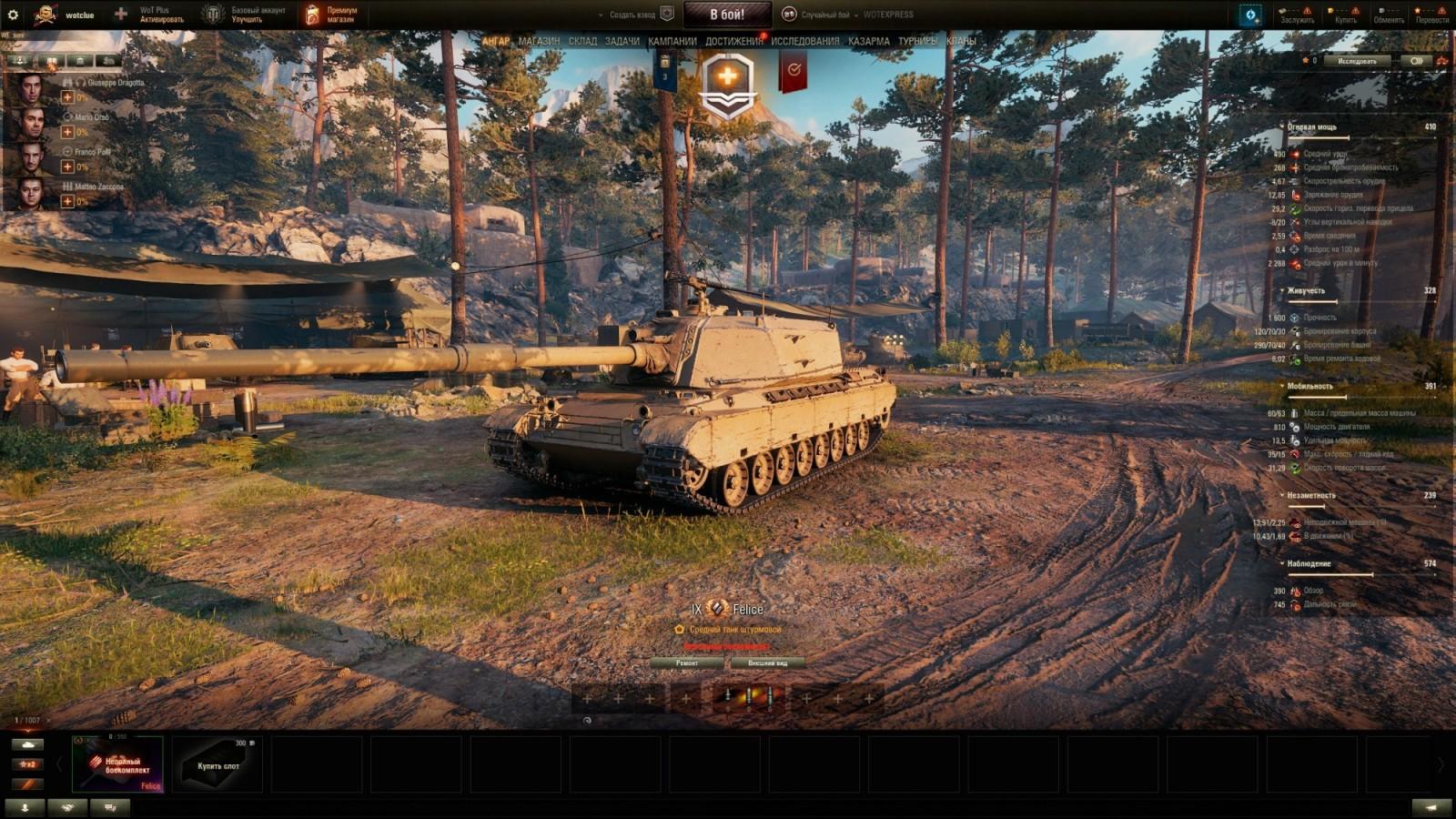
Task: Open the blue Battle Pass icon
Action: click(1250, 14)
